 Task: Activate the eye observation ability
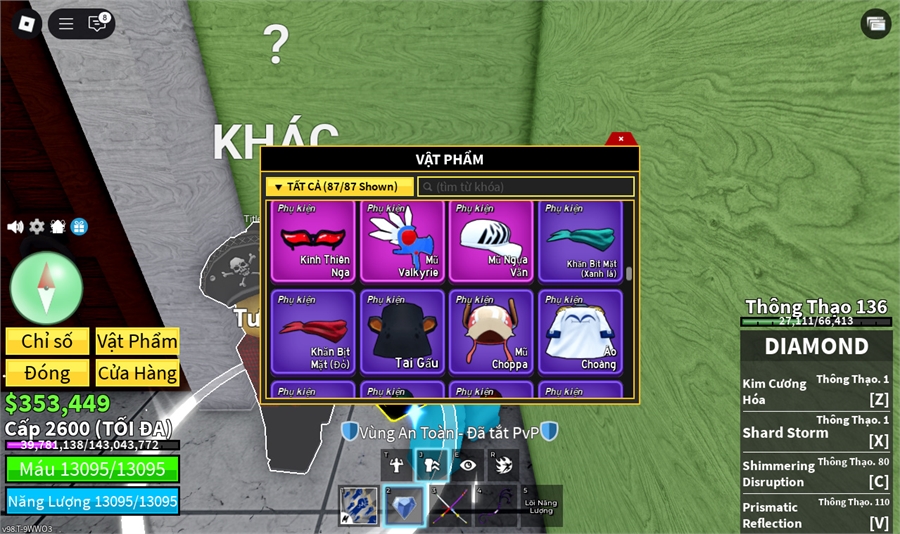click(468, 465)
